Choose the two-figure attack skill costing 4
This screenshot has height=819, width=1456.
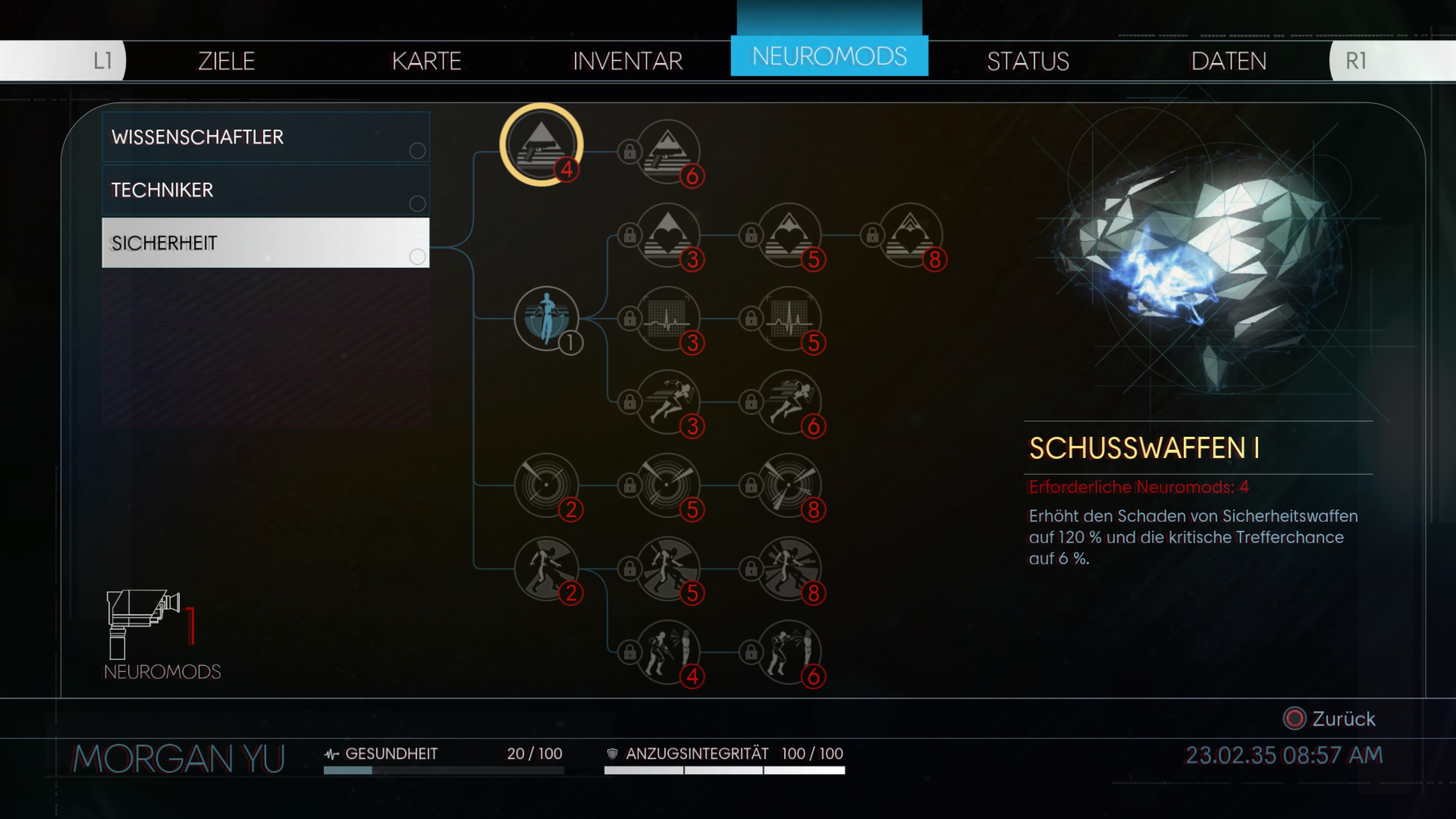coord(668,652)
